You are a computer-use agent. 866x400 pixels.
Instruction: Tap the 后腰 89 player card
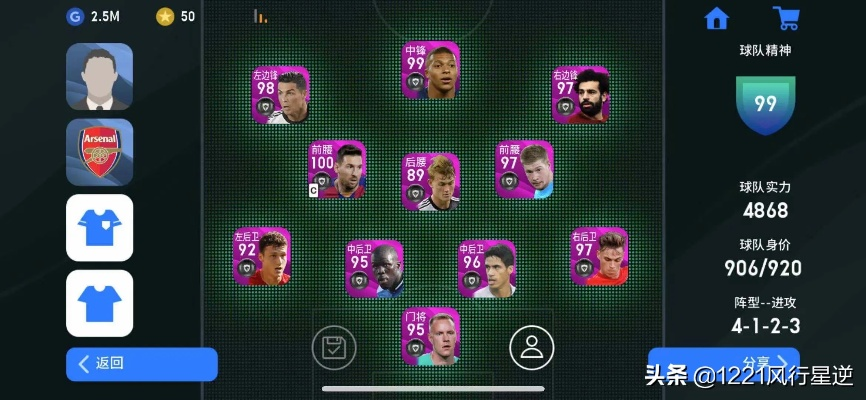(x=431, y=181)
